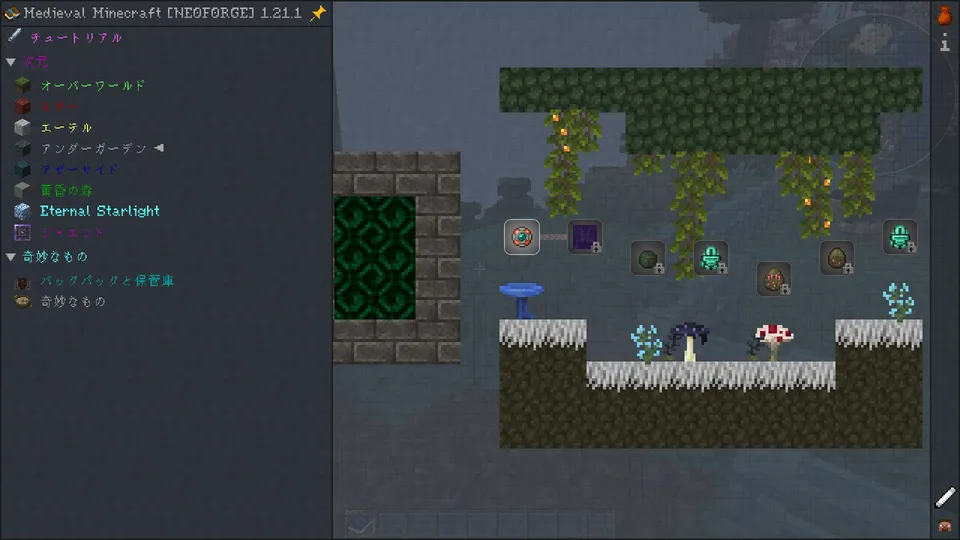The height and width of the screenshot is (540, 960).
Task: Show the info panel via the i icon
Action: click(944, 43)
